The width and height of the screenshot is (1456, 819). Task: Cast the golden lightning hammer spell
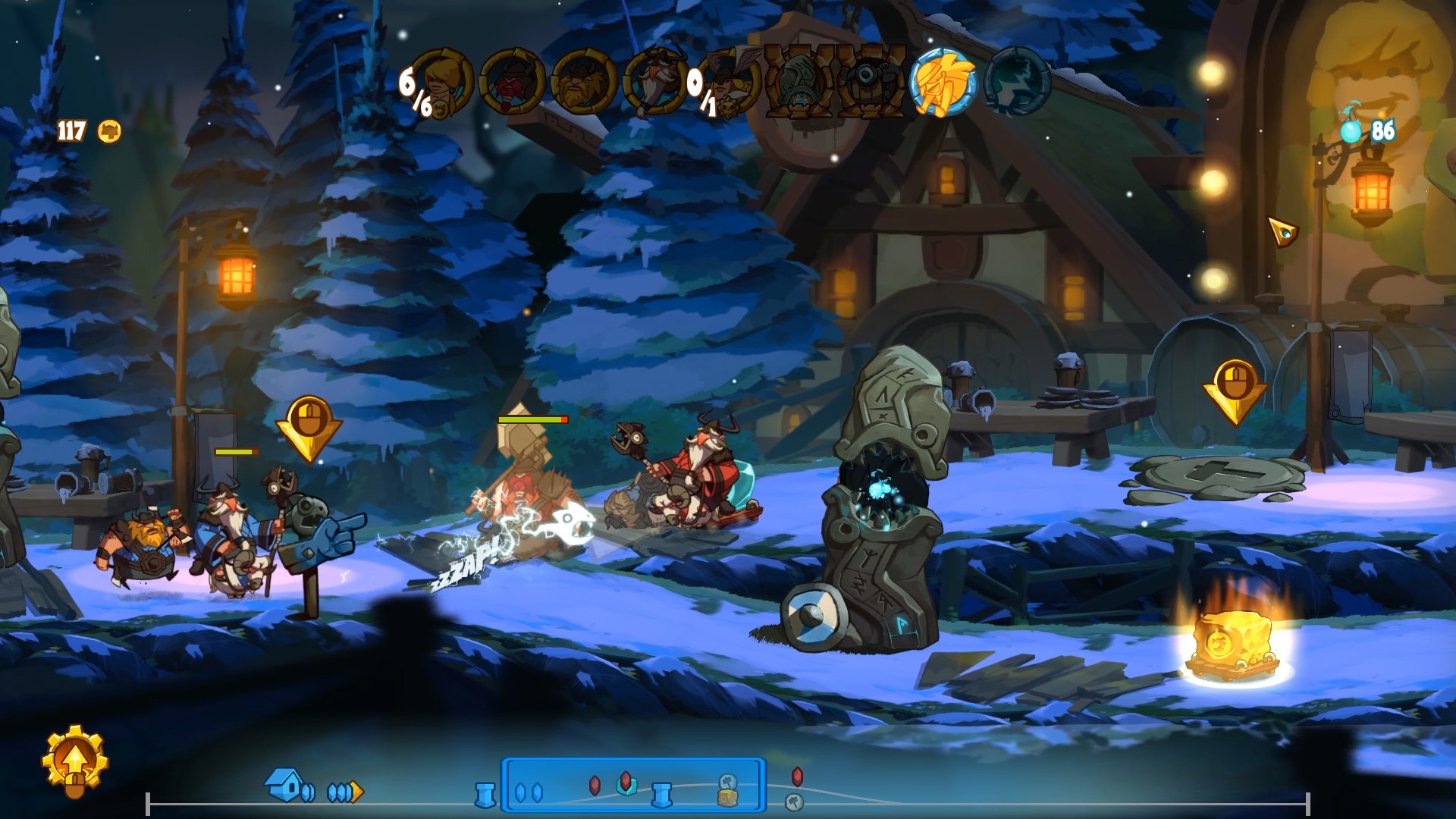pos(945,83)
